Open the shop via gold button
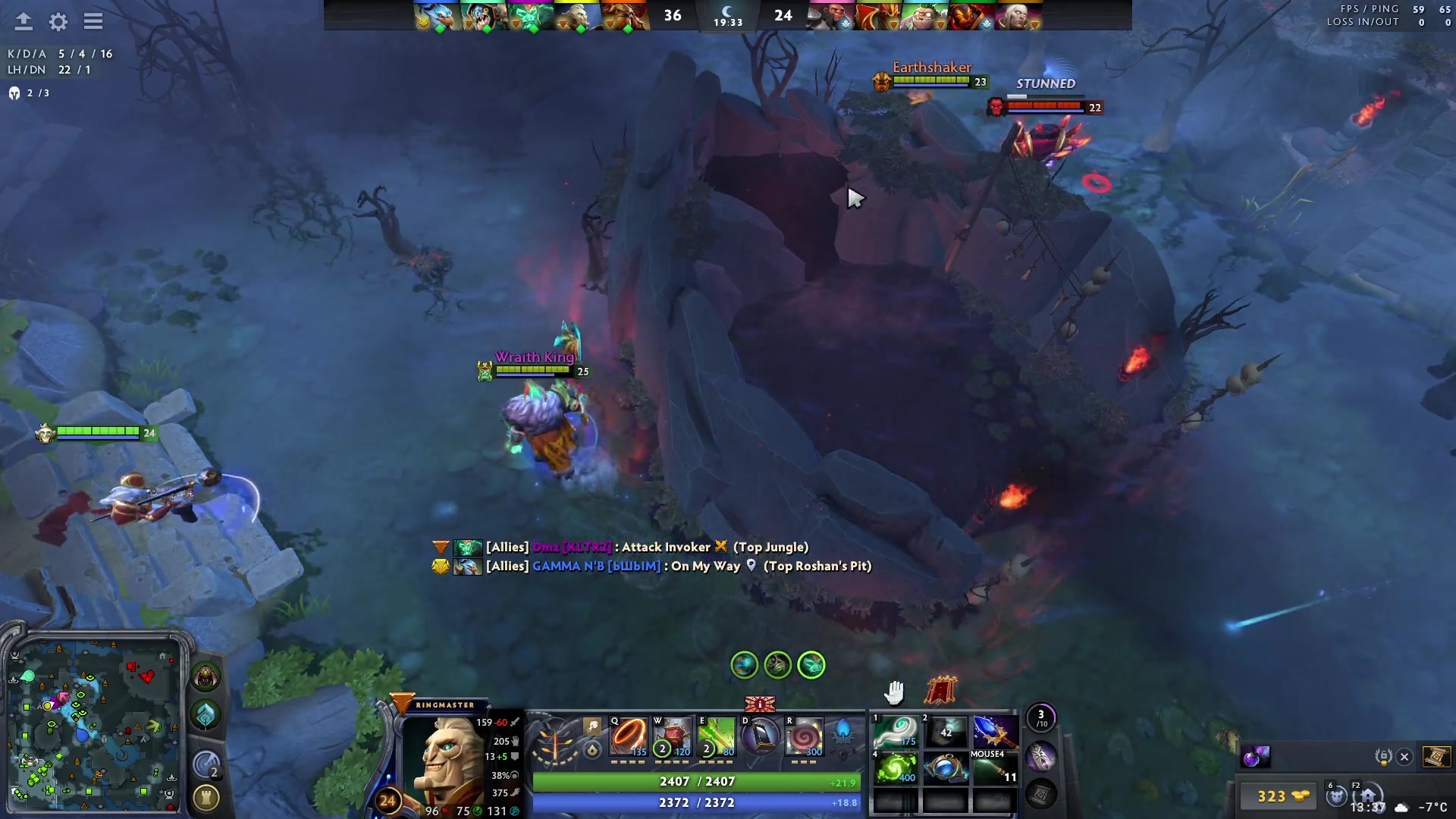Viewport: 1456px width, 819px height. (1282, 796)
